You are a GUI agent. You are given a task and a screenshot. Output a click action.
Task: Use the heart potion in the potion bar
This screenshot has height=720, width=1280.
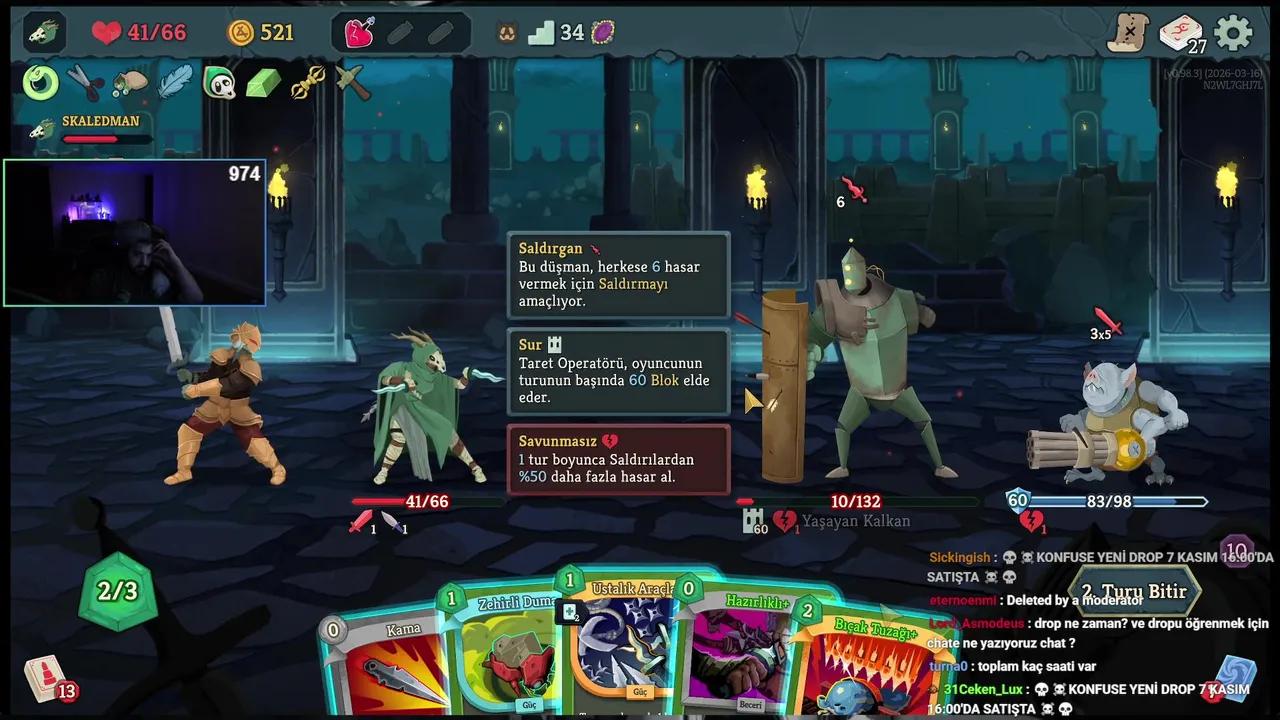pos(359,33)
